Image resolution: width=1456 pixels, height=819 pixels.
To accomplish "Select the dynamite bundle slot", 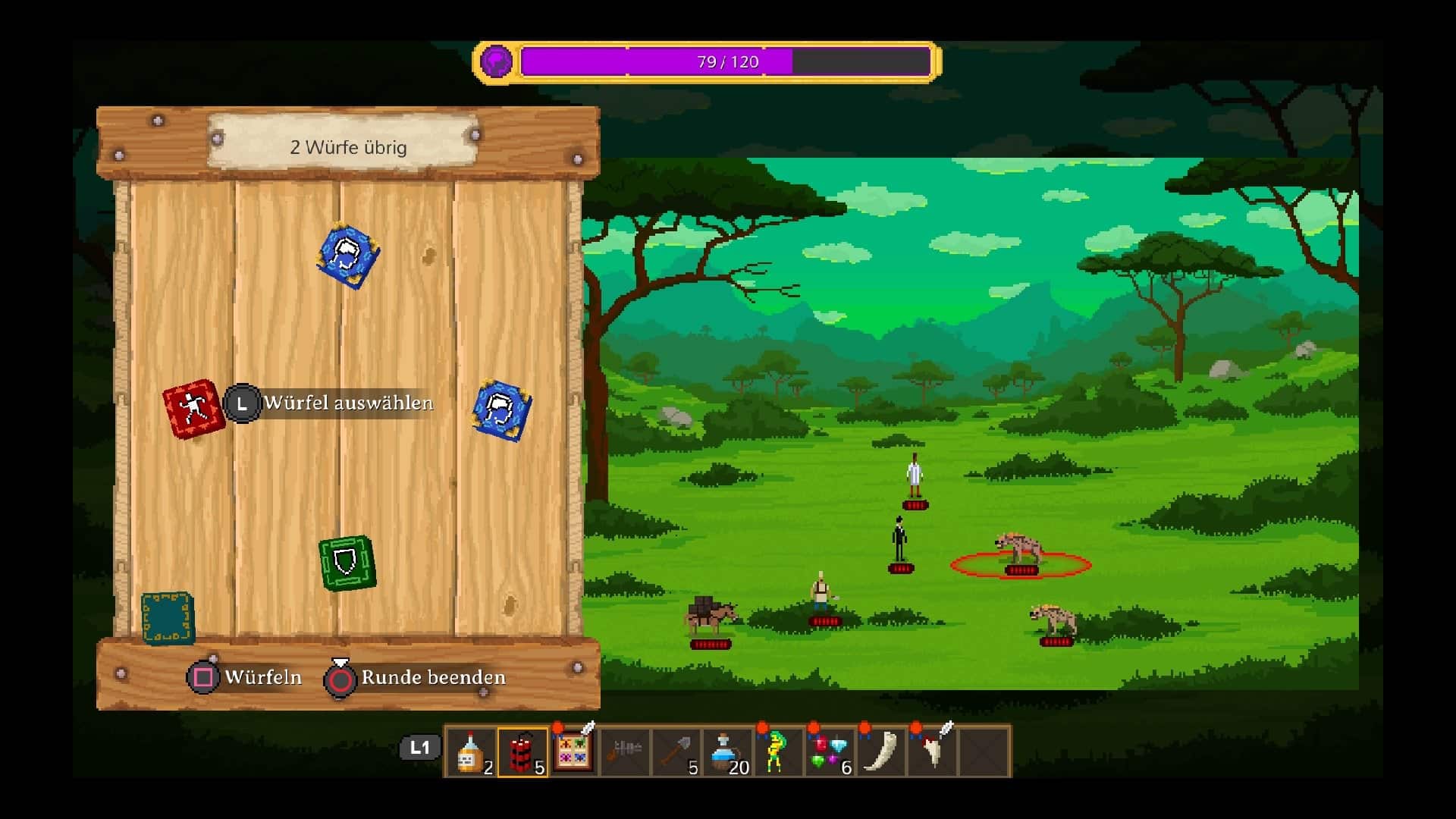I will (x=522, y=752).
